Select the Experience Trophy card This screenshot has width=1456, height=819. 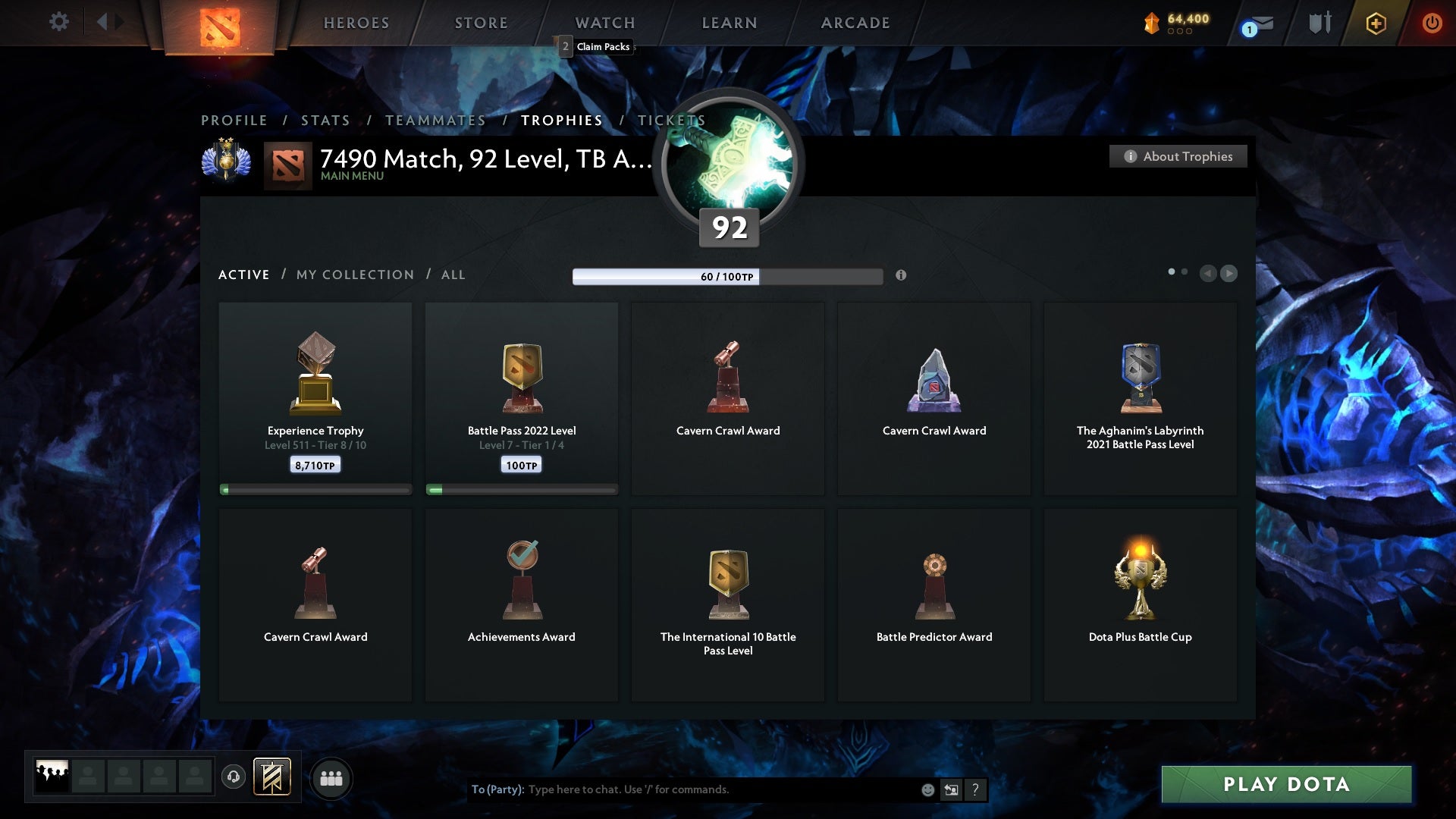click(315, 394)
